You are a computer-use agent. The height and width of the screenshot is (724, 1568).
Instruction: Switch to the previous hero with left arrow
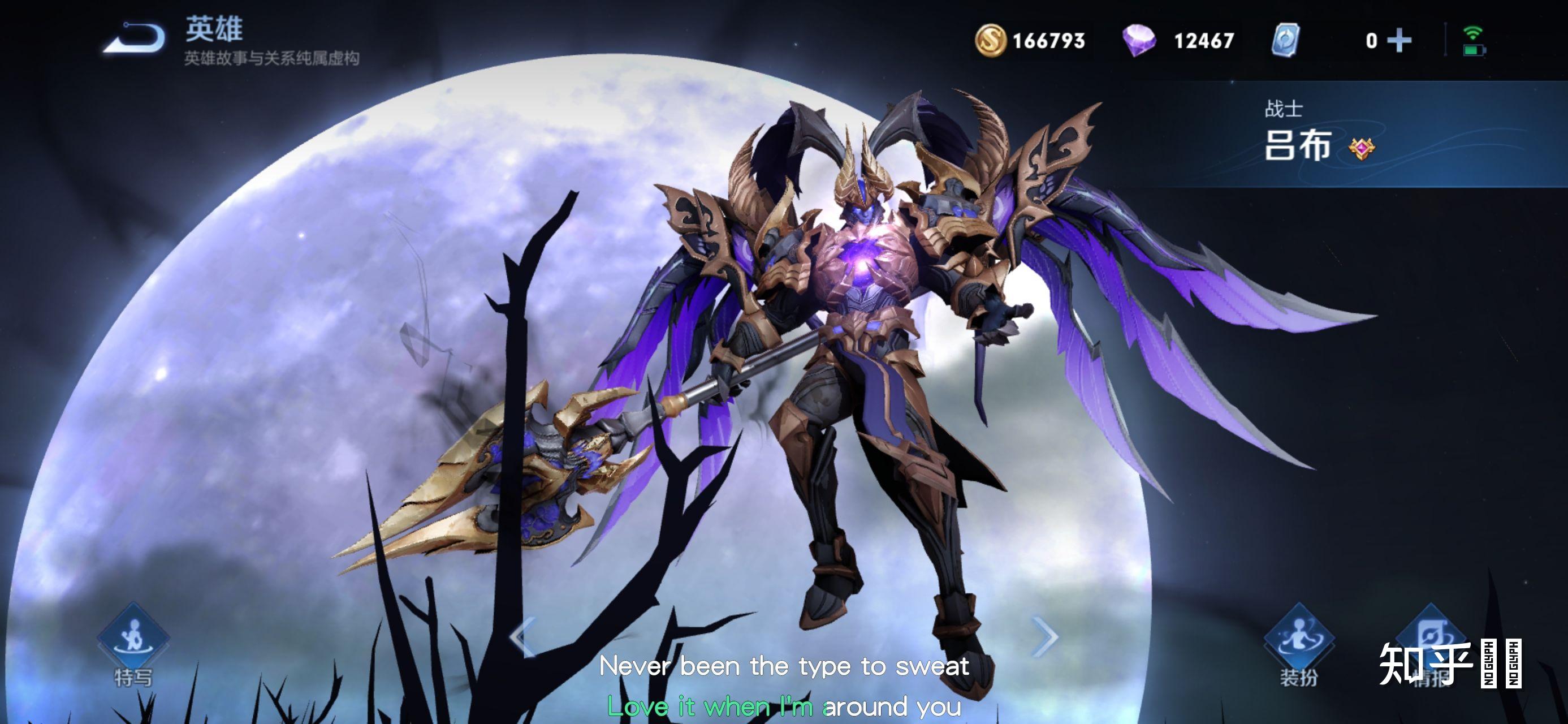(x=522, y=637)
